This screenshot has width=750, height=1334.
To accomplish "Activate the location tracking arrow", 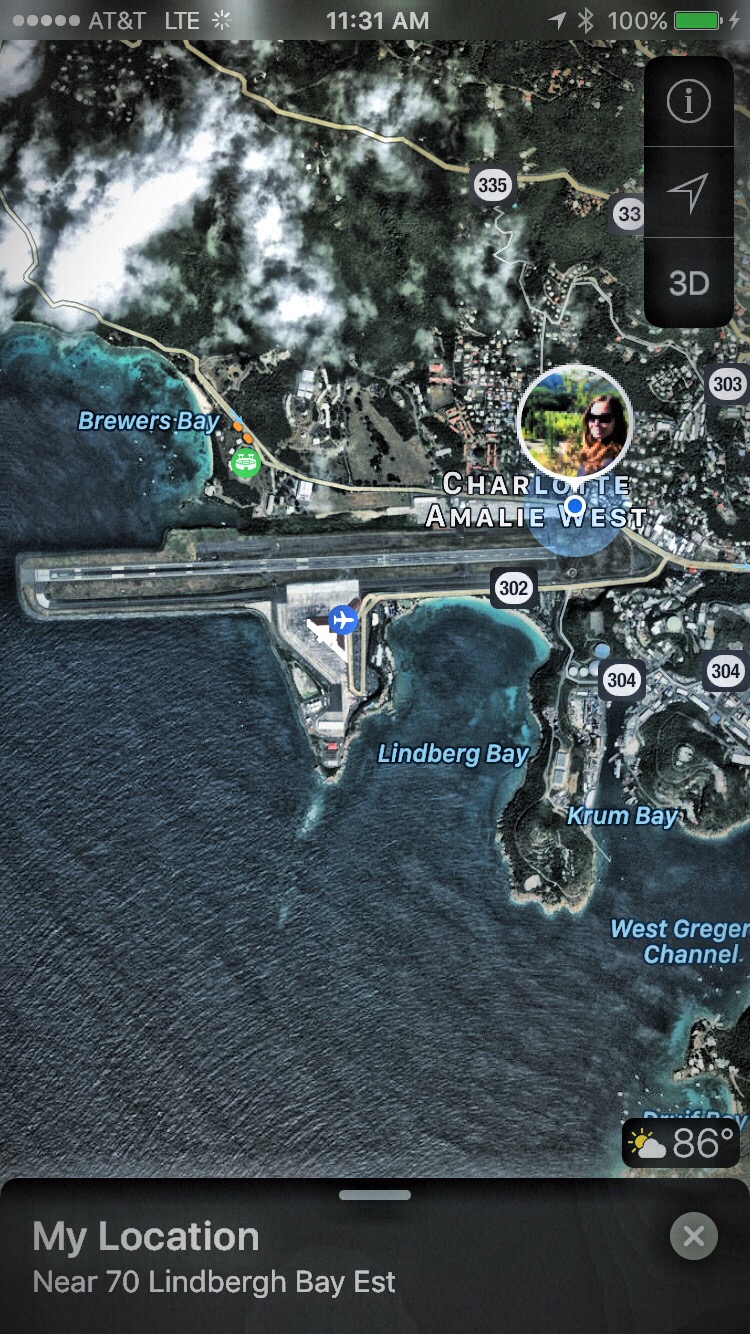I will (689, 192).
